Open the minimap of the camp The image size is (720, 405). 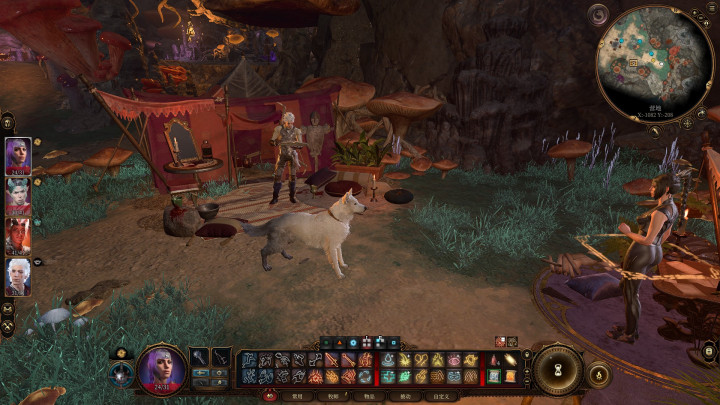coord(655,61)
